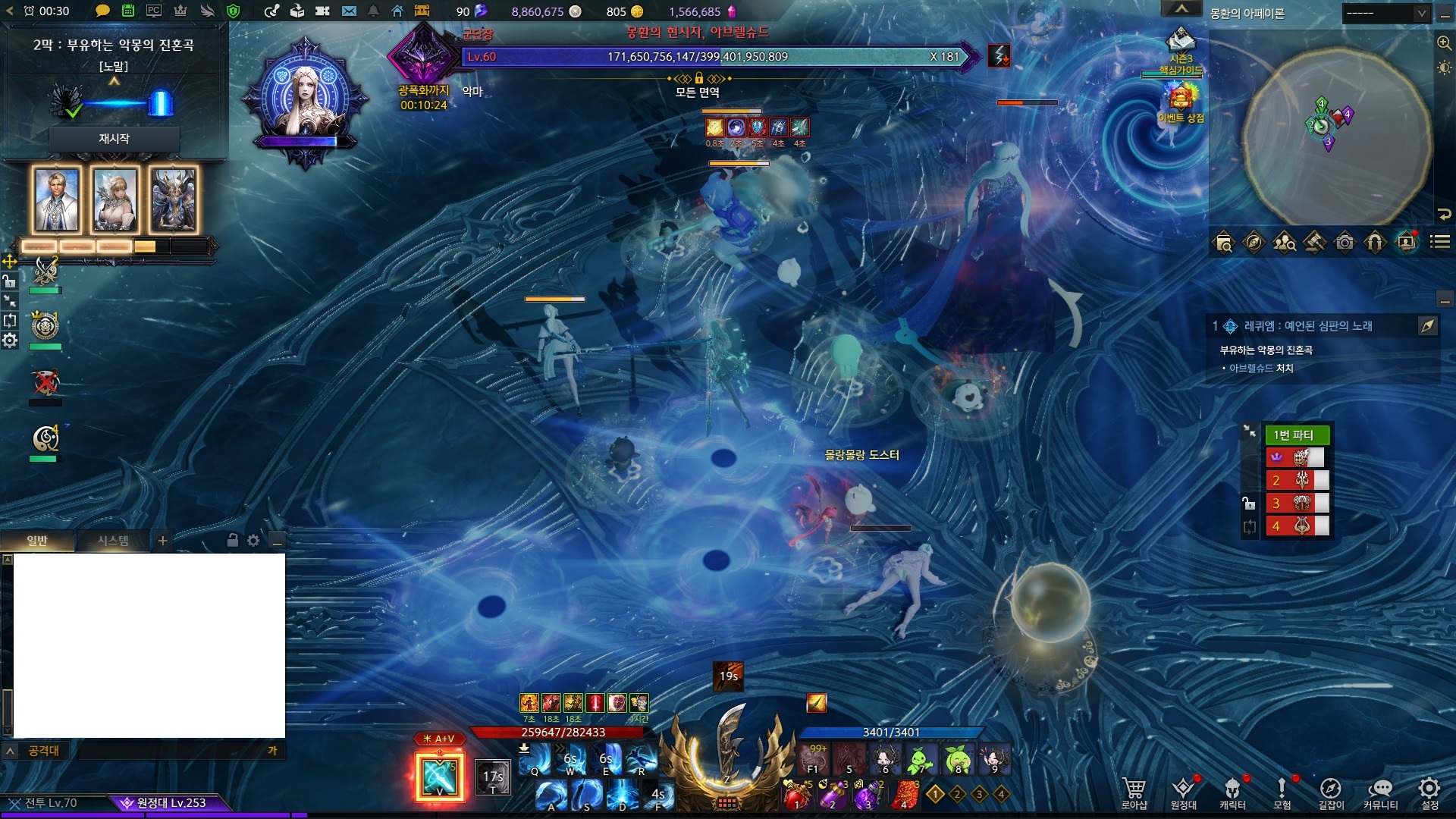
Task: Open chat settings gear icon
Action: pyautogui.click(x=253, y=541)
